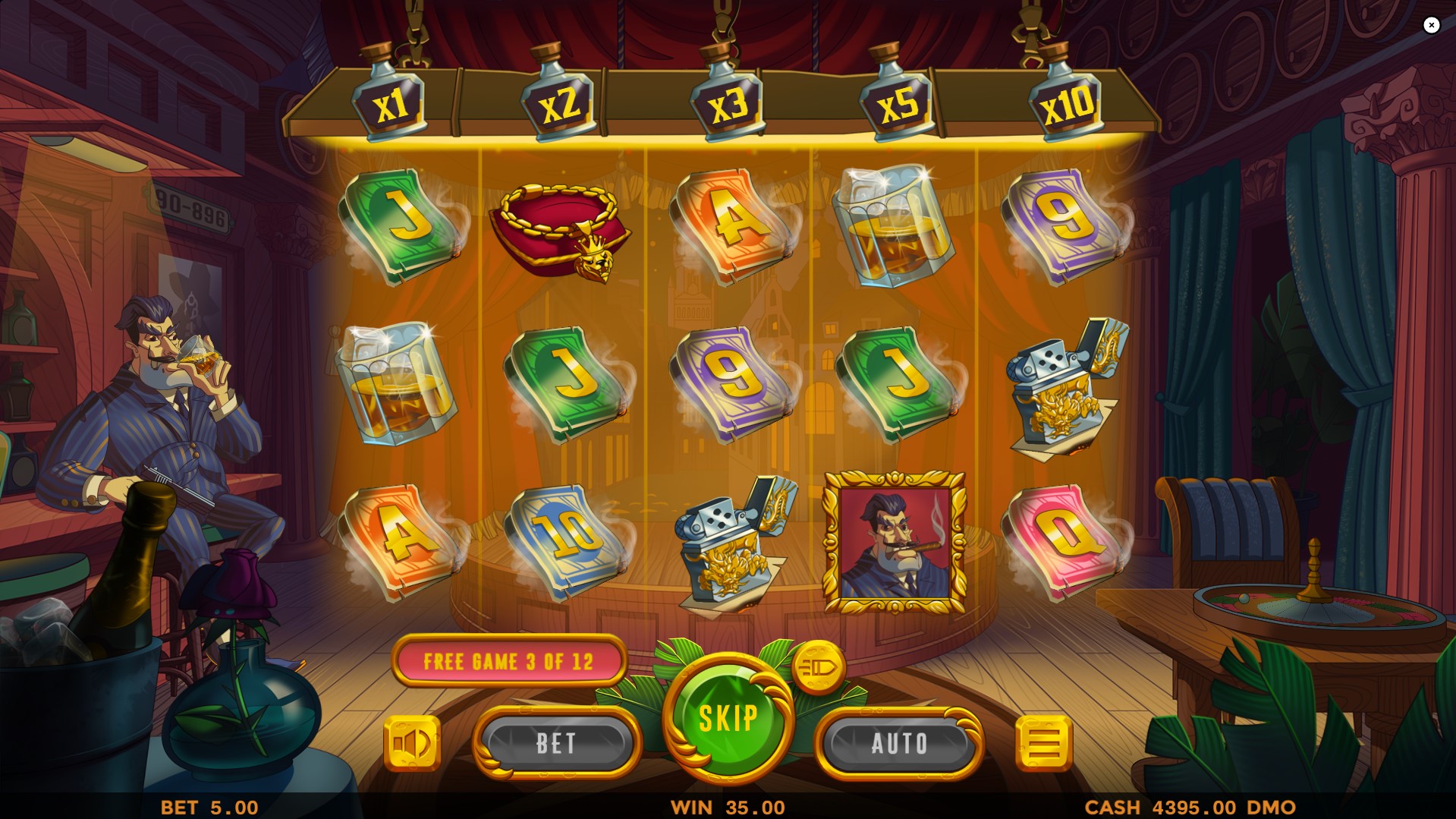This screenshot has height=819, width=1456.
Task: Mute the game sound
Action: [x=412, y=742]
